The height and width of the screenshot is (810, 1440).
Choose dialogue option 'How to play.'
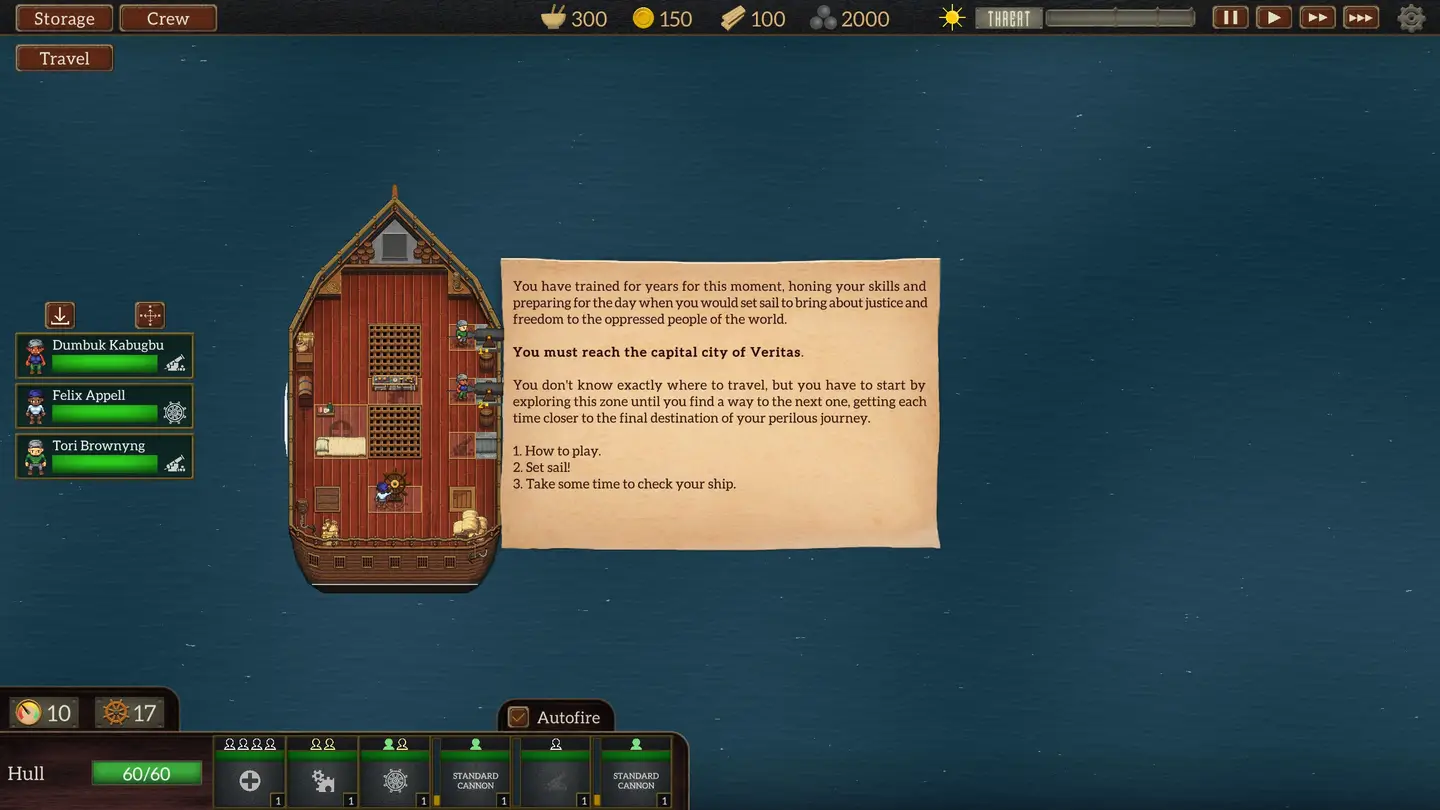point(562,451)
